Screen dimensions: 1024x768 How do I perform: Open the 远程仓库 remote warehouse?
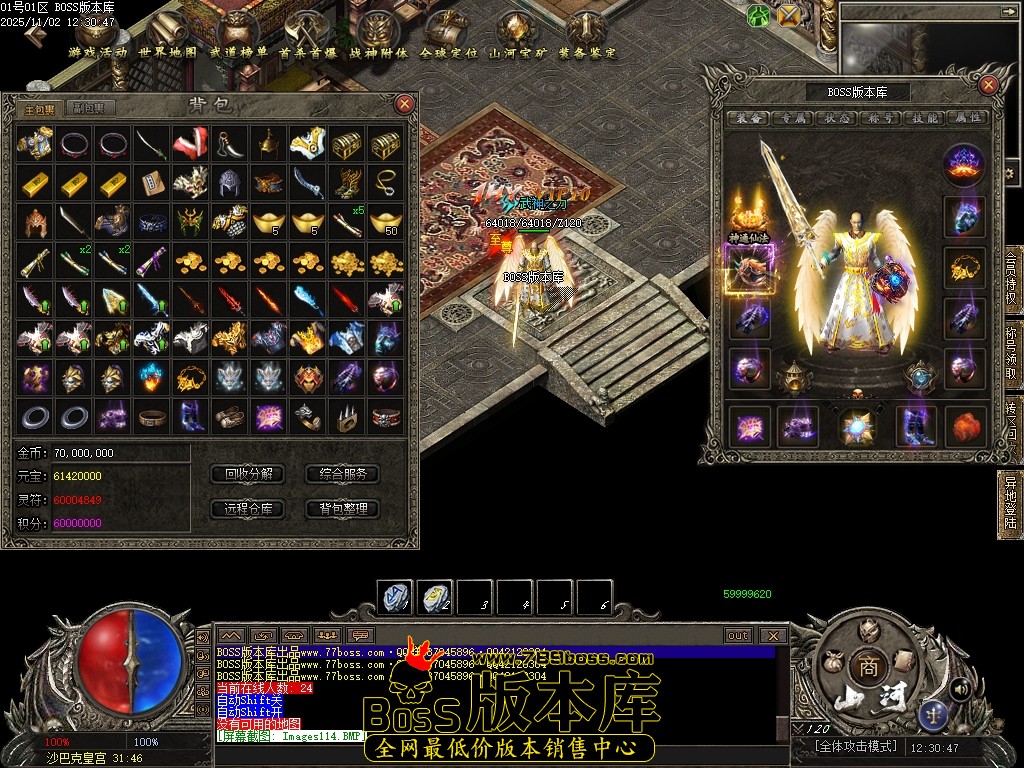tap(248, 508)
